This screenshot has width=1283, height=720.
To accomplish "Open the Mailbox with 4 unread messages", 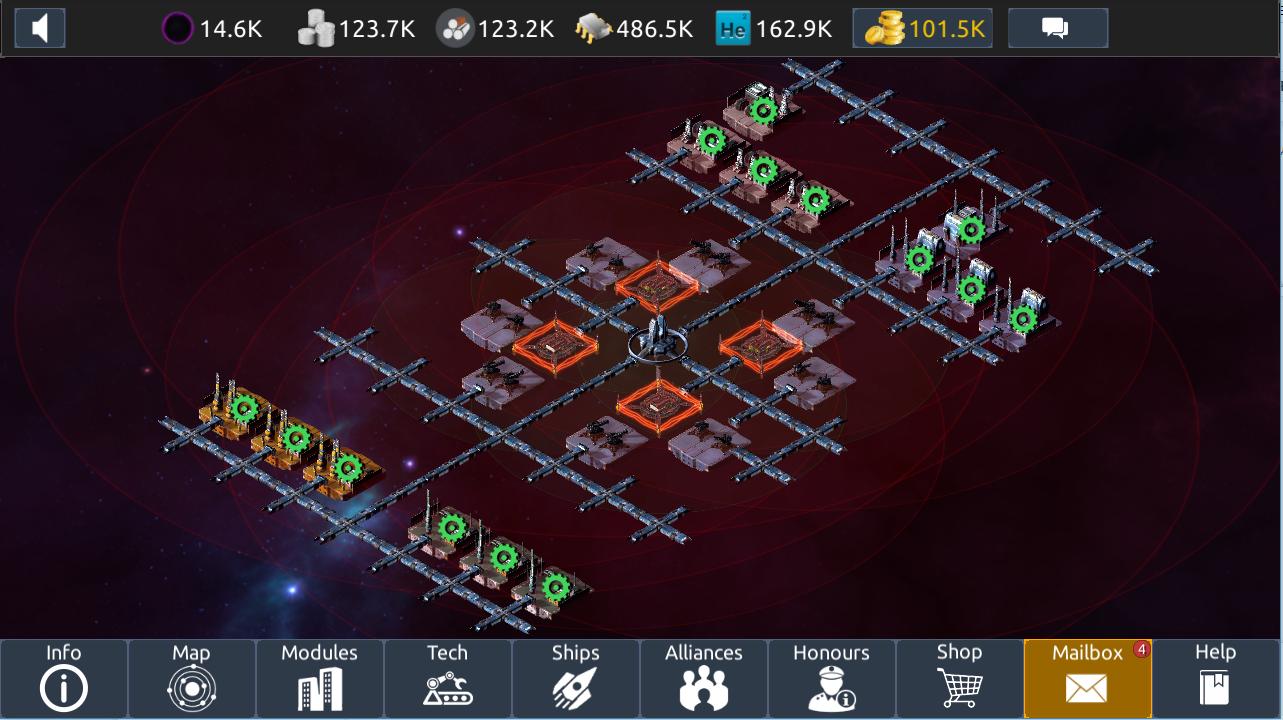I will (1086, 678).
